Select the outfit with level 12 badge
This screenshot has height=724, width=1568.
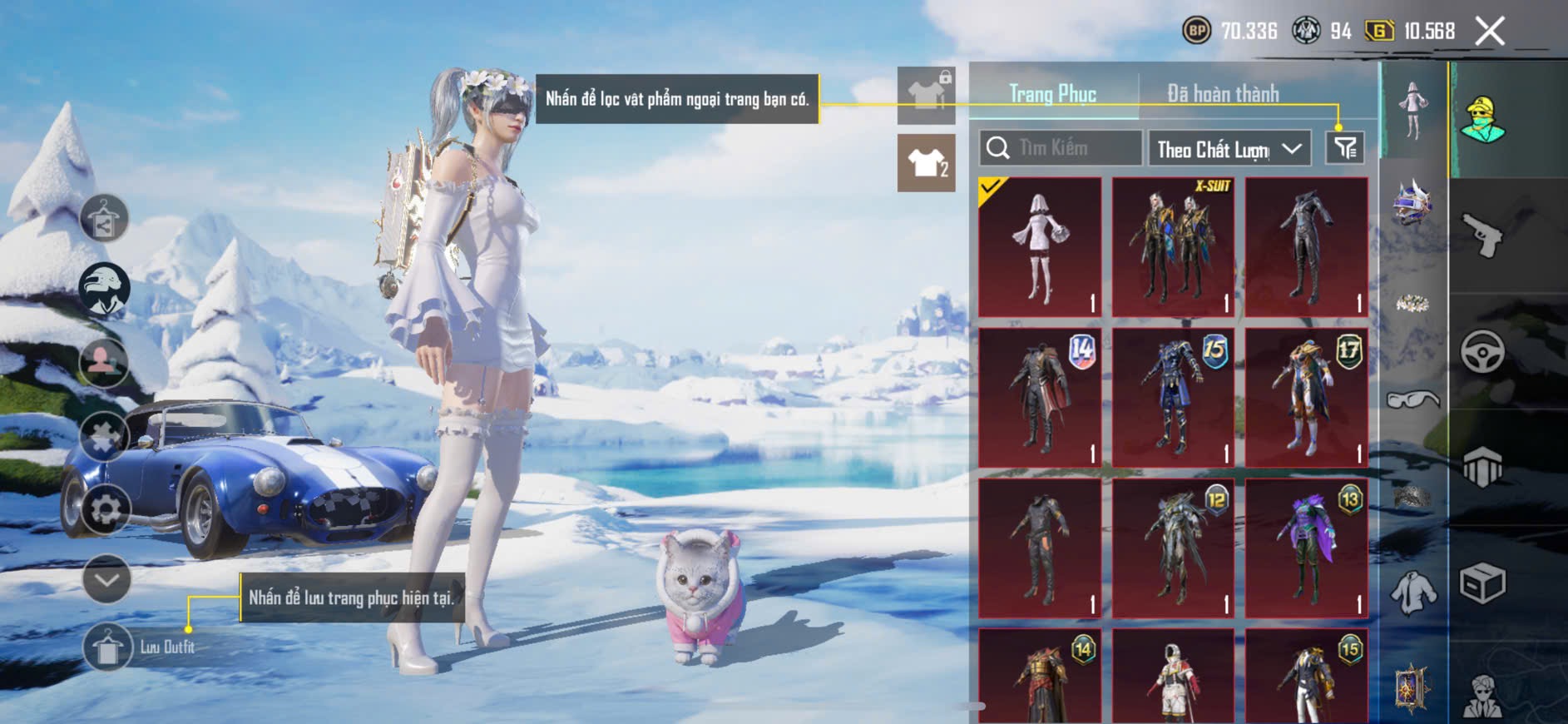pos(1173,548)
